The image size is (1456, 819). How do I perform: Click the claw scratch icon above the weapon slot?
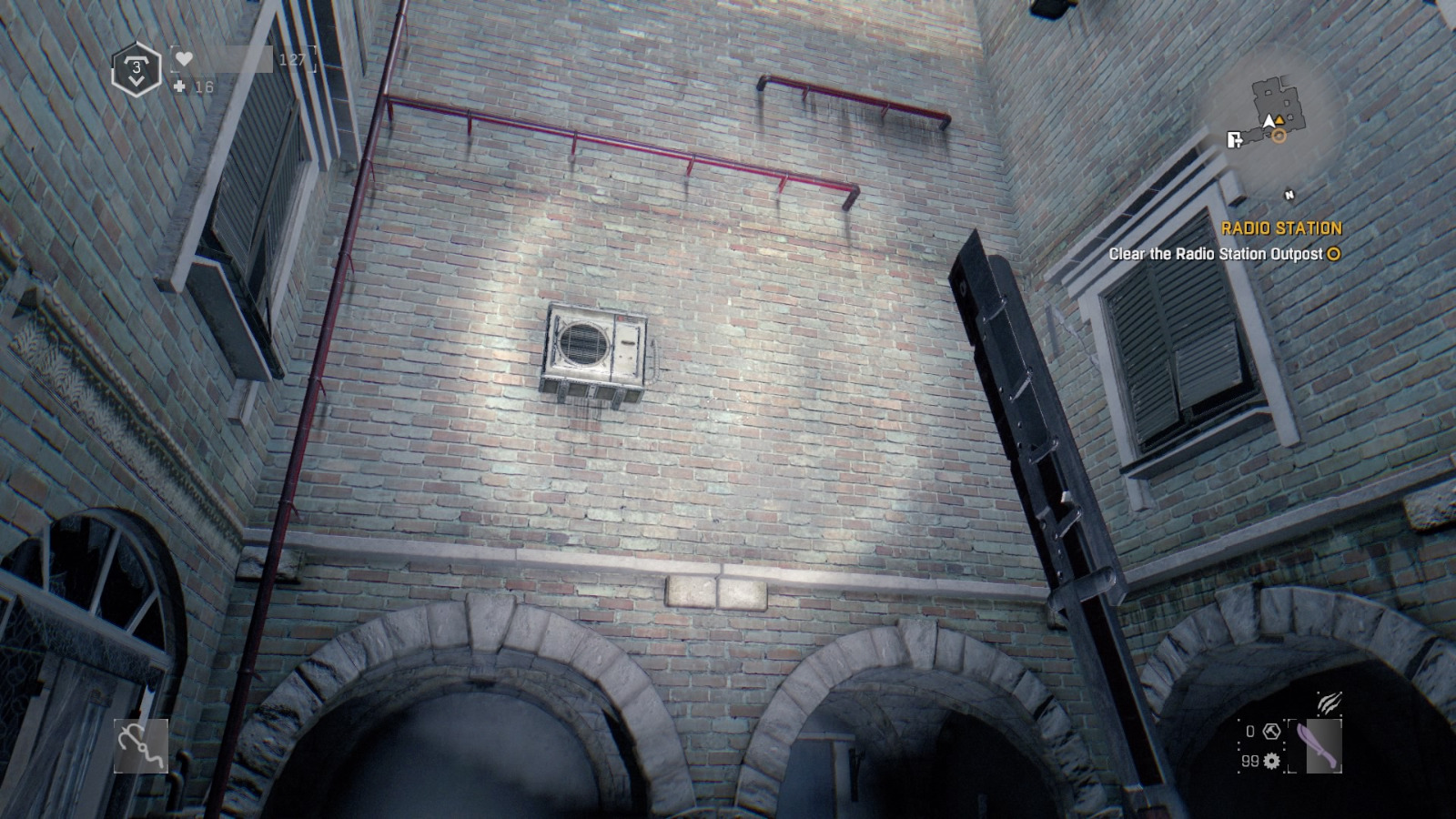(x=1330, y=703)
